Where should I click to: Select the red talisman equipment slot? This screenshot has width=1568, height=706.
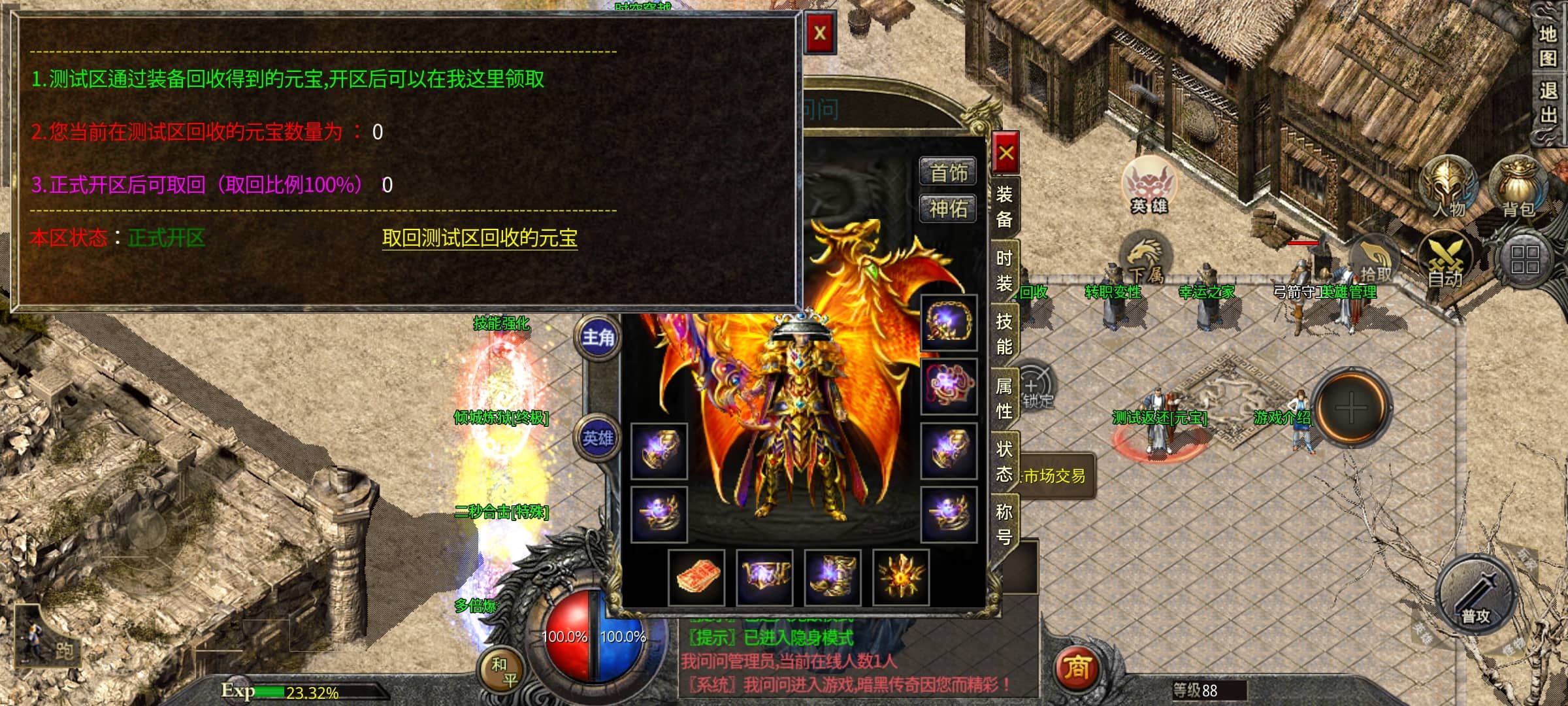(697, 578)
